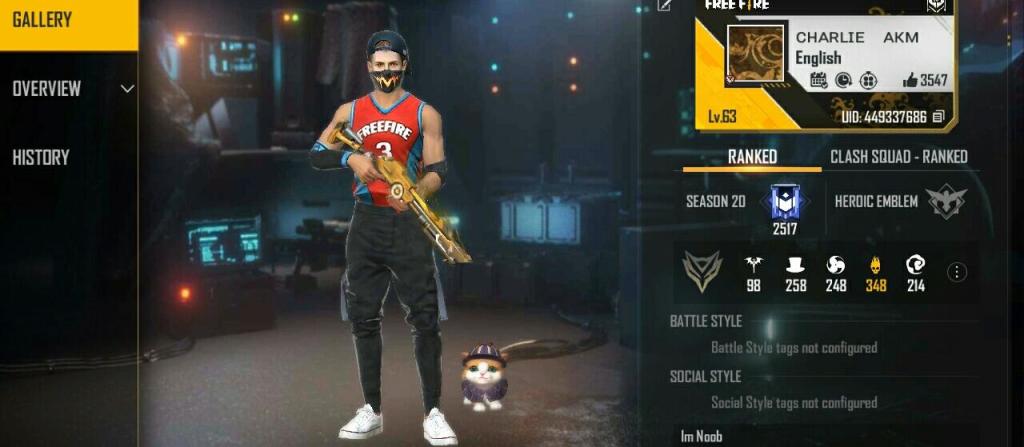Image resolution: width=1024 pixels, height=447 pixels.
Task: Click the calendar icon on profile card
Action: [818, 80]
